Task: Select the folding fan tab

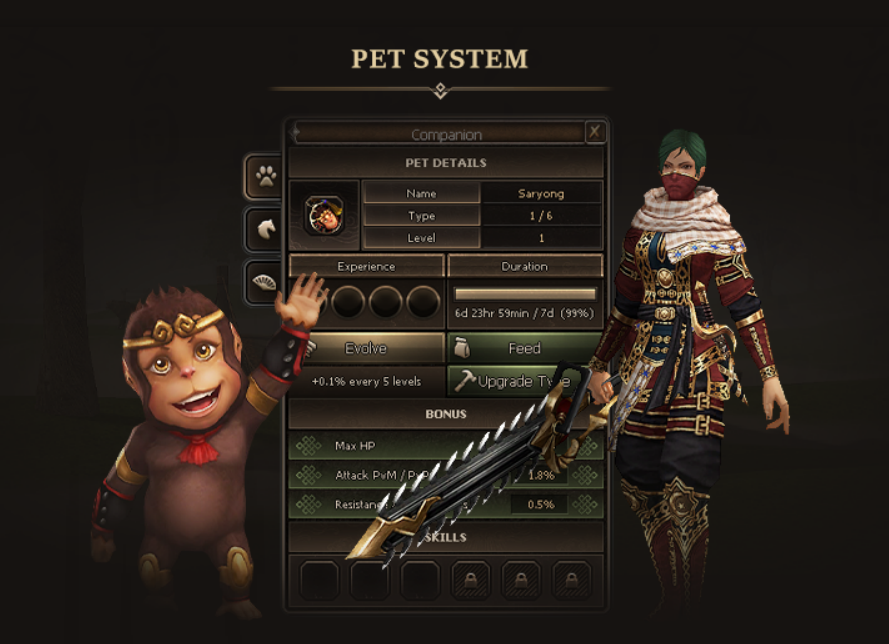Action: point(265,283)
